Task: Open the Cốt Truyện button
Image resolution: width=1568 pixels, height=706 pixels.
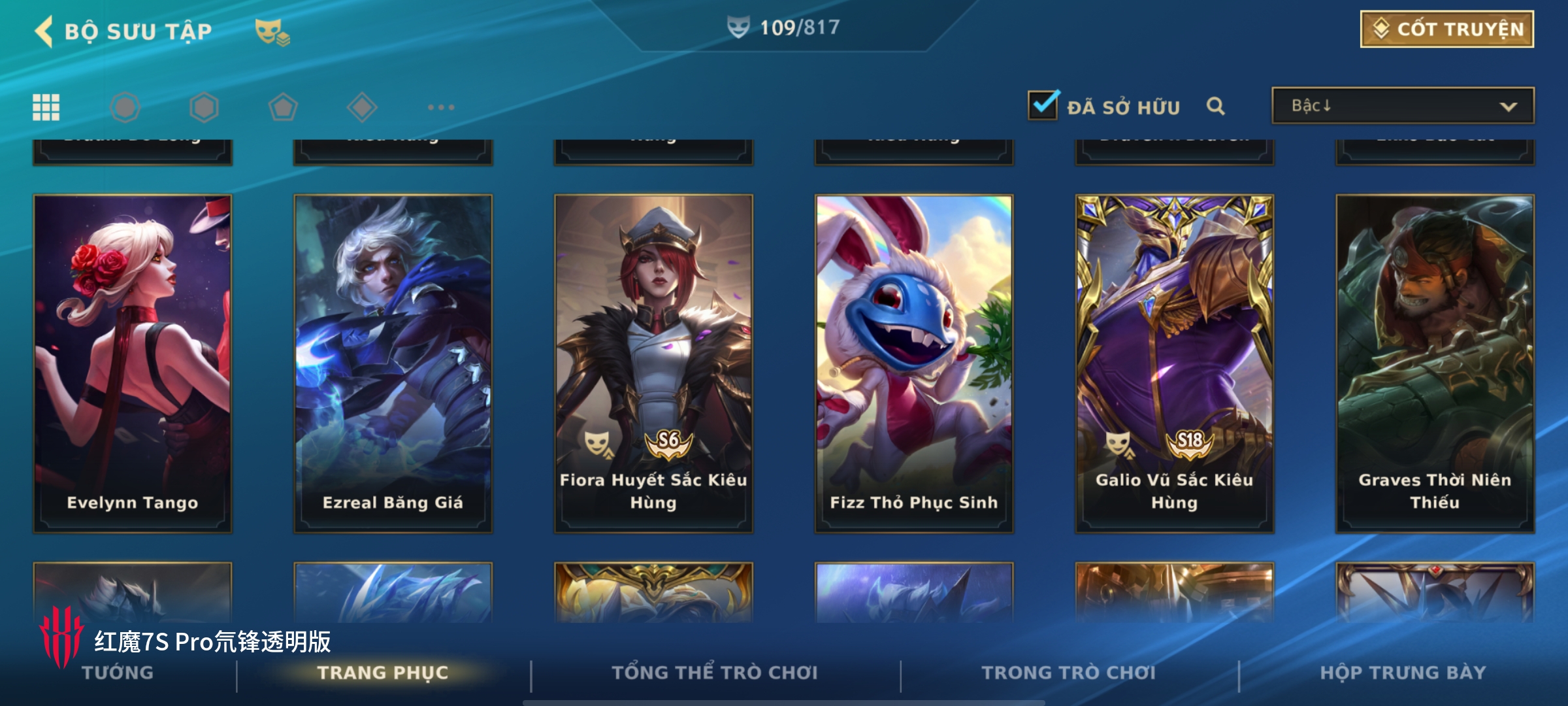Action: tap(1446, 29)
